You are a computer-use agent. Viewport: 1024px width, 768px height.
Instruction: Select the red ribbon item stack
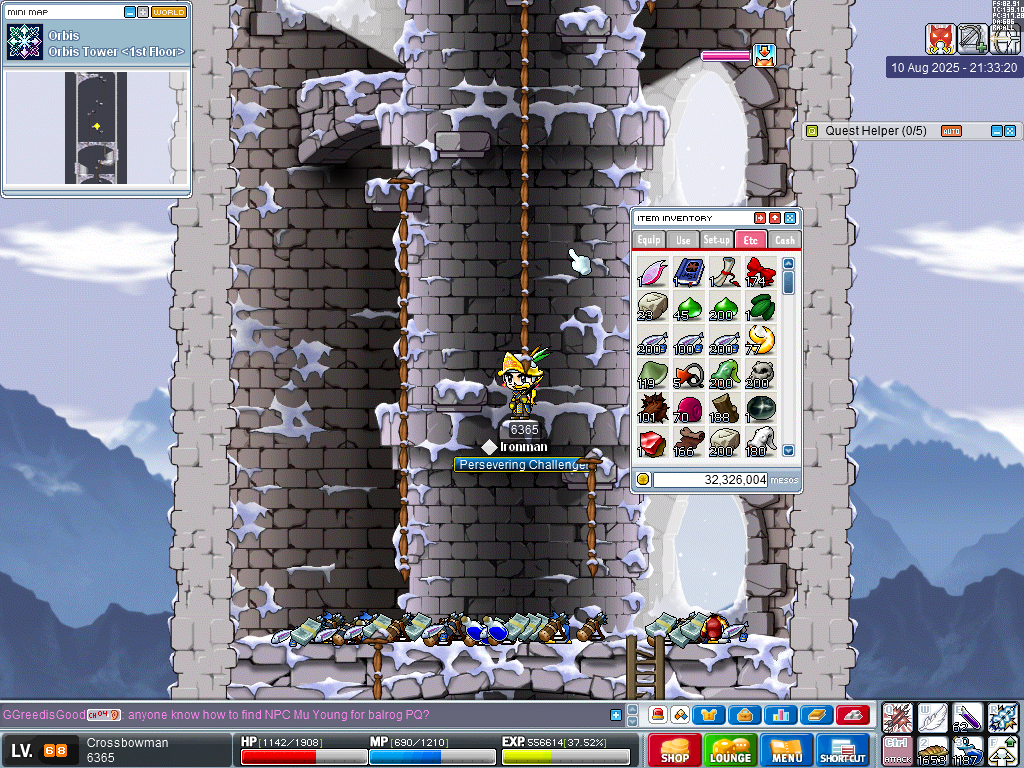761,271
